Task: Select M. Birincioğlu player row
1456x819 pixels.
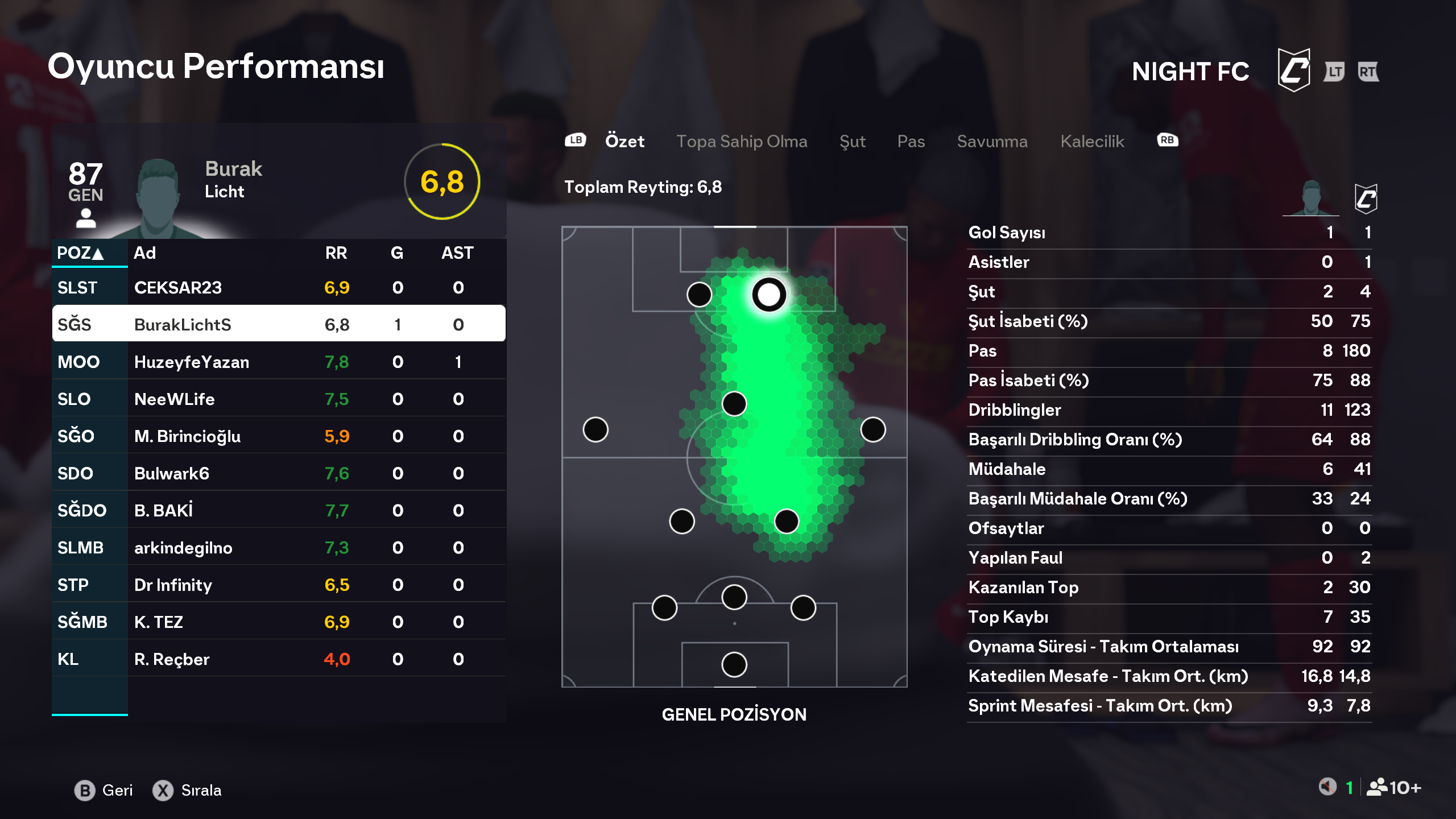Action: [x=279, y=436]
